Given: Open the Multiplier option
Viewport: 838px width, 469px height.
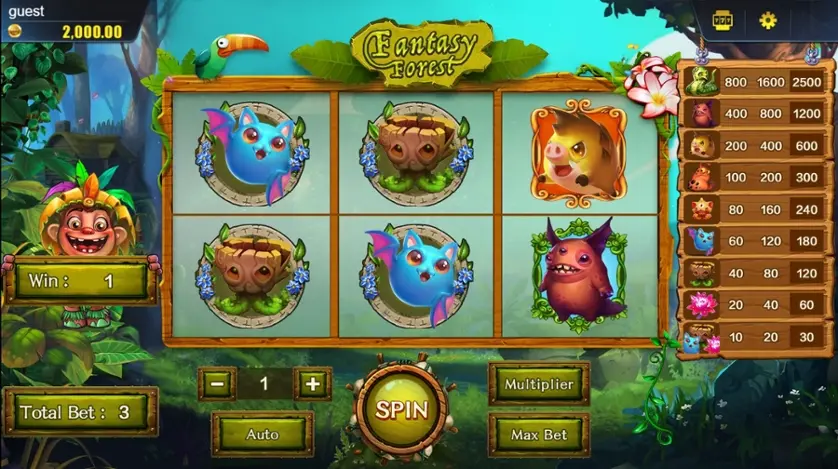Looking at the screenshot, I should pos(539,384).
